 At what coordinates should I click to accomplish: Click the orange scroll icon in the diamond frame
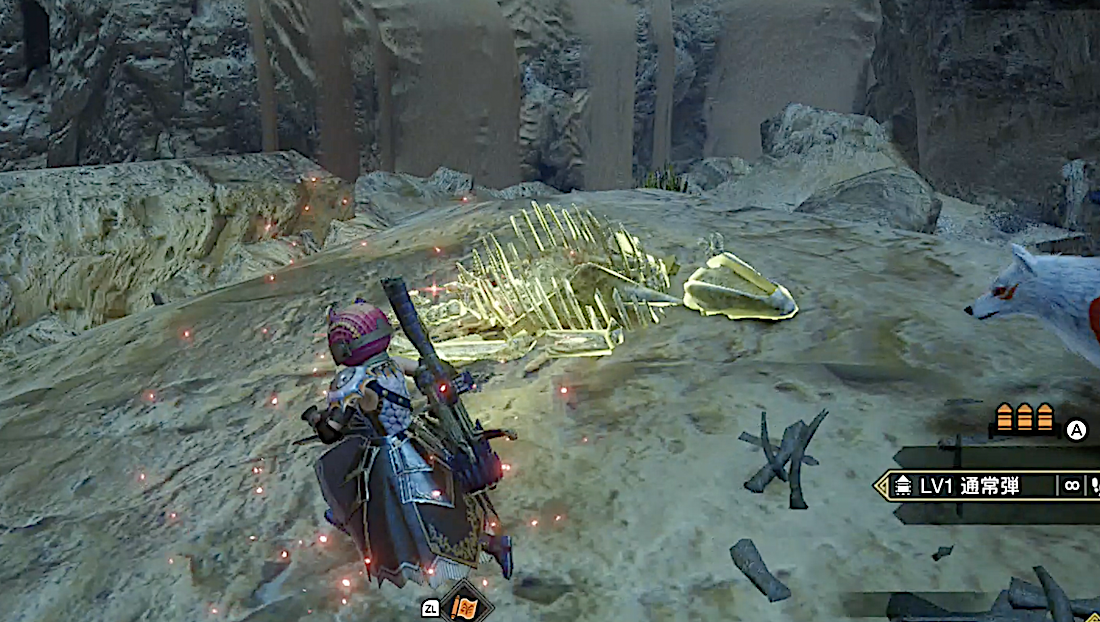(x=466, y=606)
